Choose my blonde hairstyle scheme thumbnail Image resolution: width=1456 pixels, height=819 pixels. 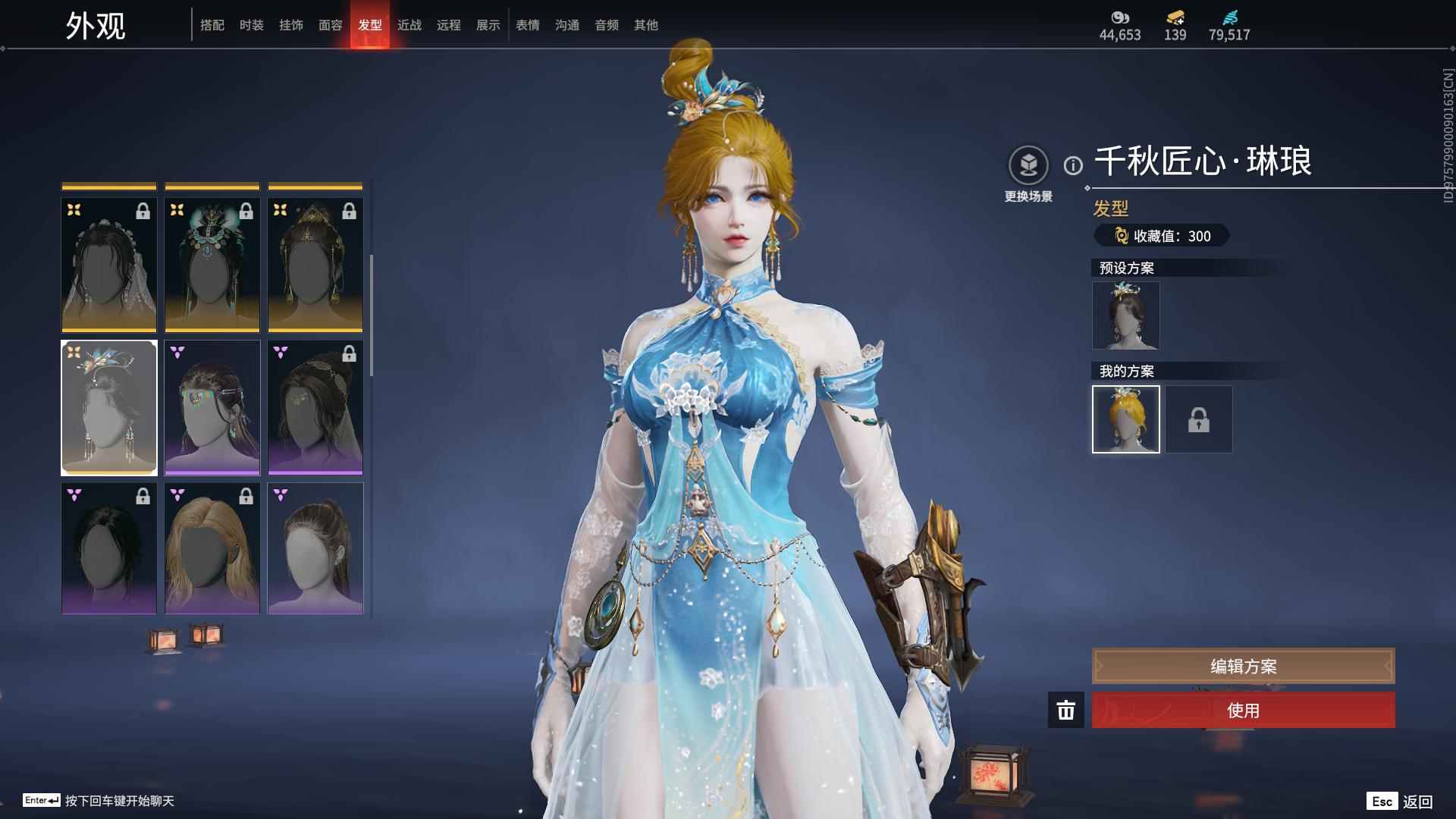tap(1125, 419)
